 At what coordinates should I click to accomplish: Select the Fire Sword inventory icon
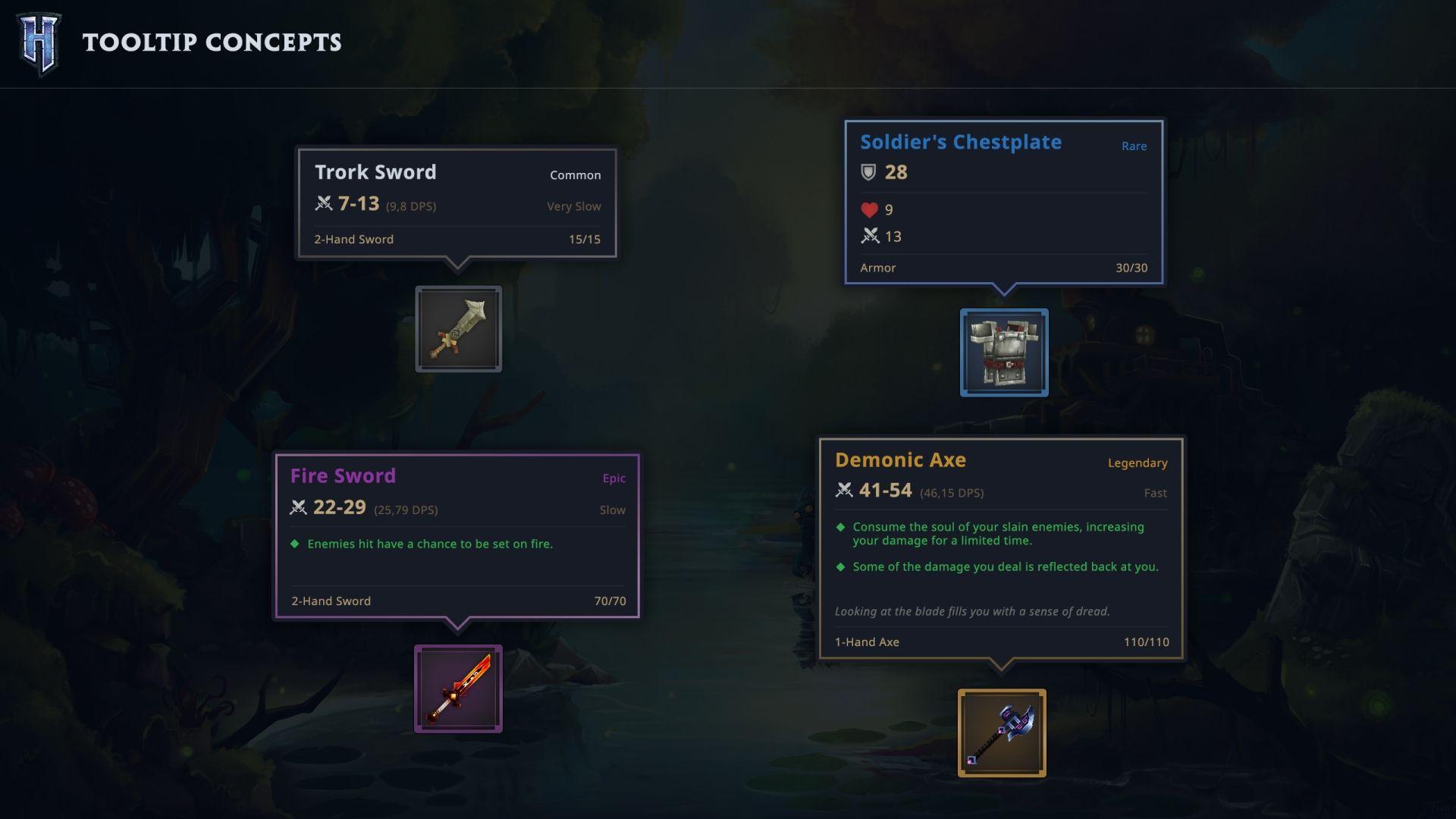coord(458,689)
